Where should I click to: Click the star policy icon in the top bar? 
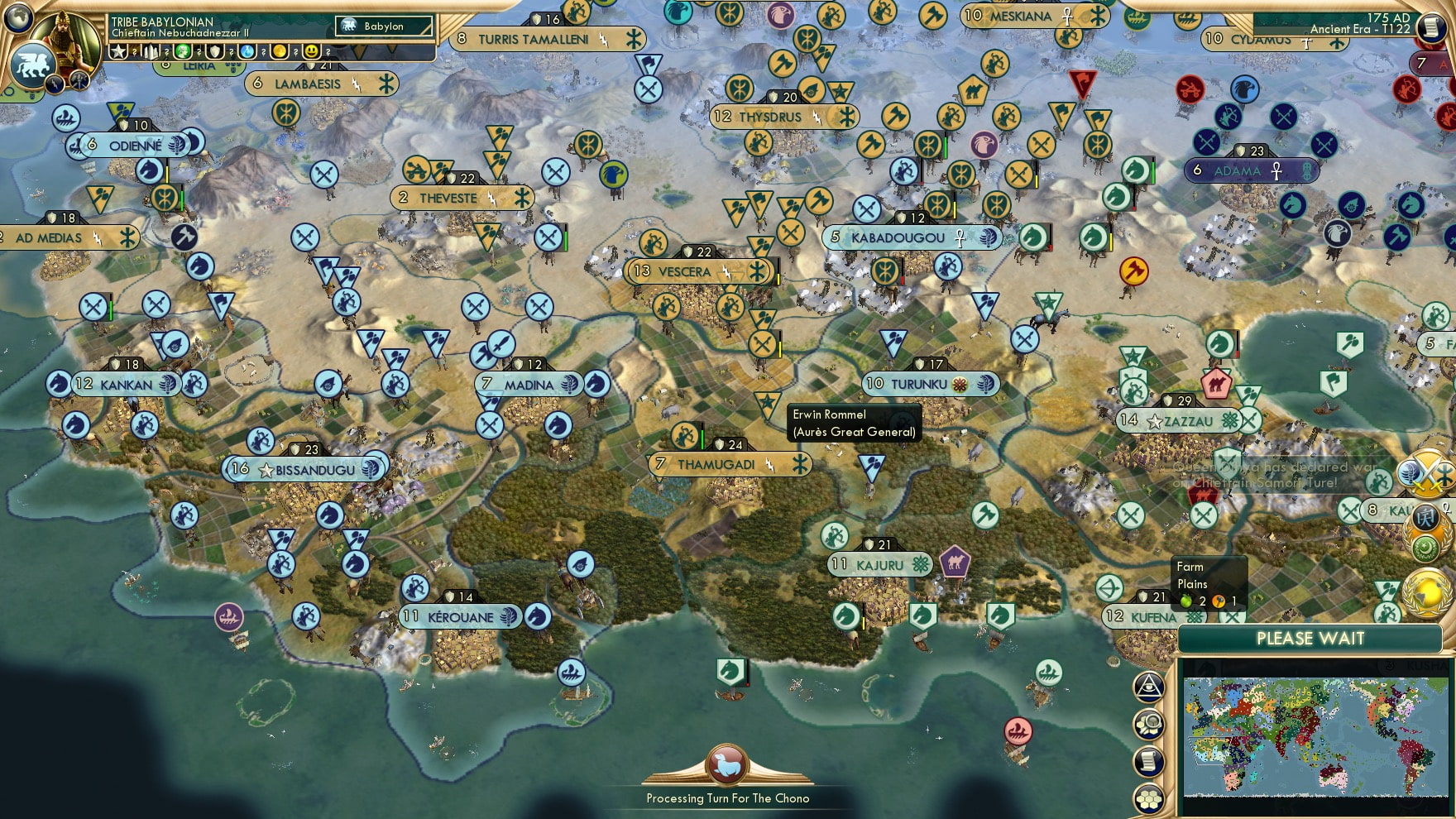pos(117,51)
